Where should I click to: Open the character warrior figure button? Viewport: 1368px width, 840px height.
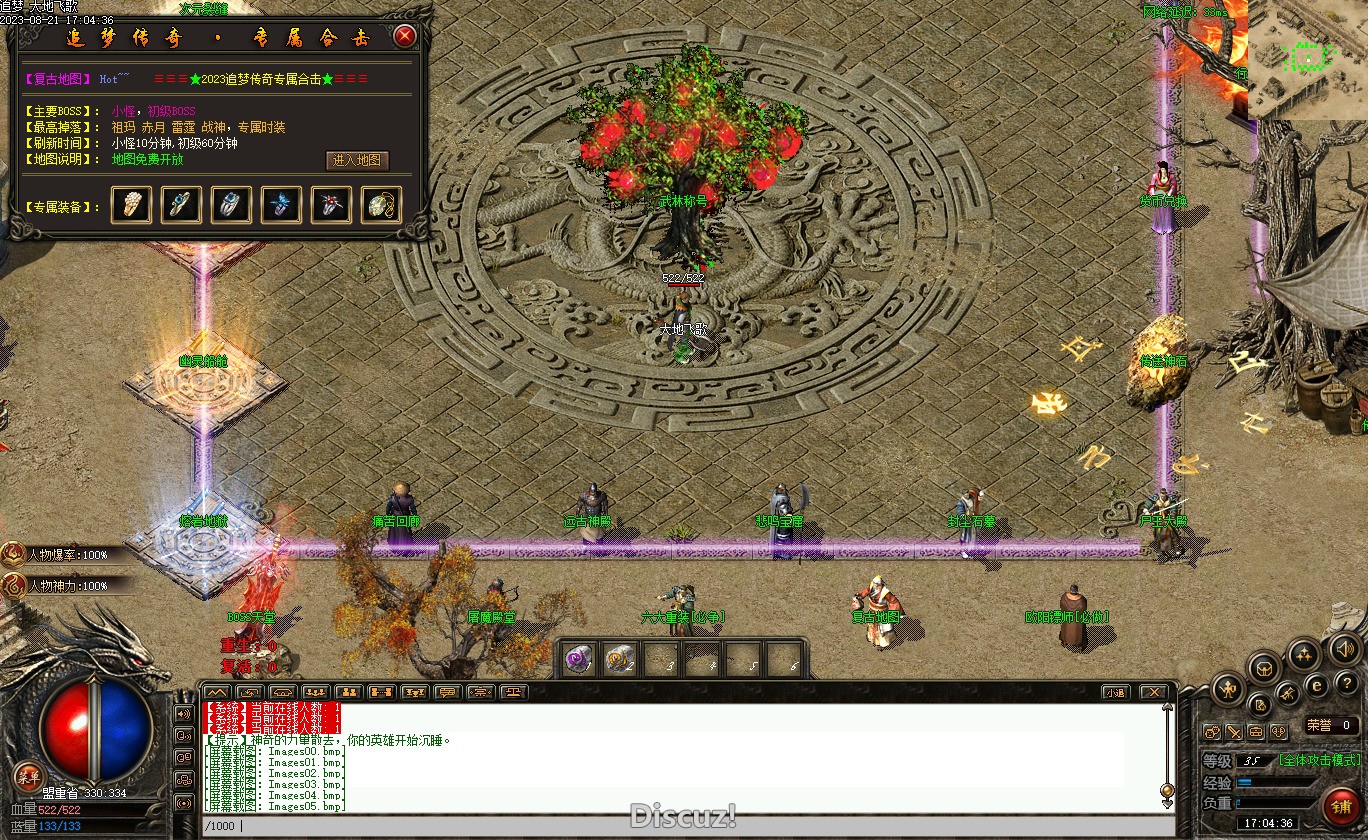click(1228, 688)
